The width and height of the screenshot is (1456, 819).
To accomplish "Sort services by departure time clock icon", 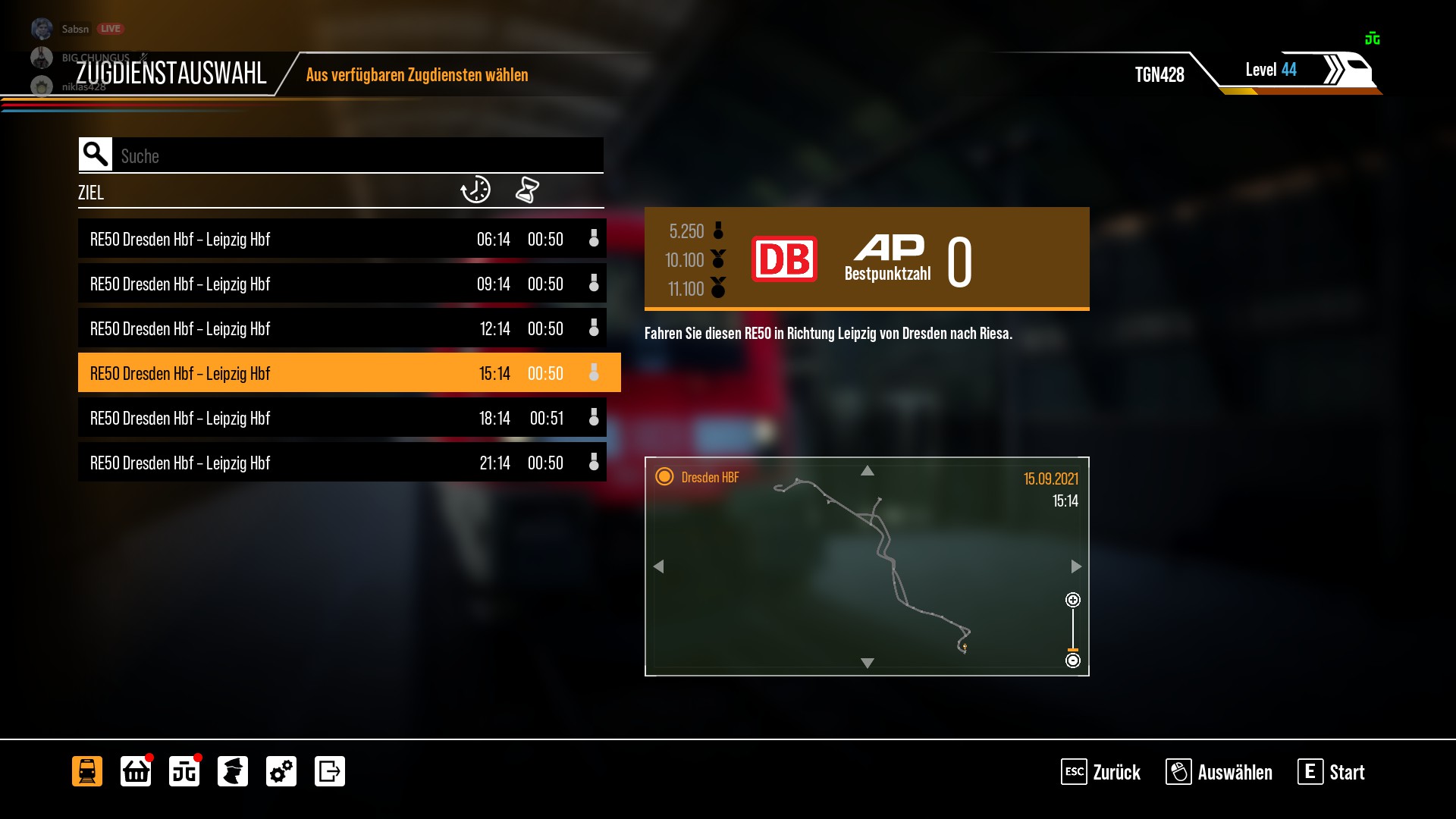I will 475,190.
